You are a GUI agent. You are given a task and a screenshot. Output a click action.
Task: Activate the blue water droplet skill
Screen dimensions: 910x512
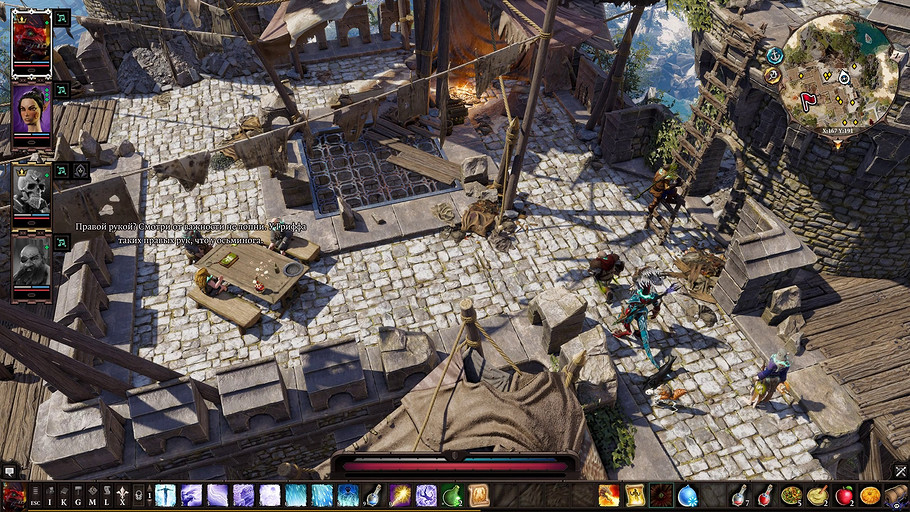point(687,495)
